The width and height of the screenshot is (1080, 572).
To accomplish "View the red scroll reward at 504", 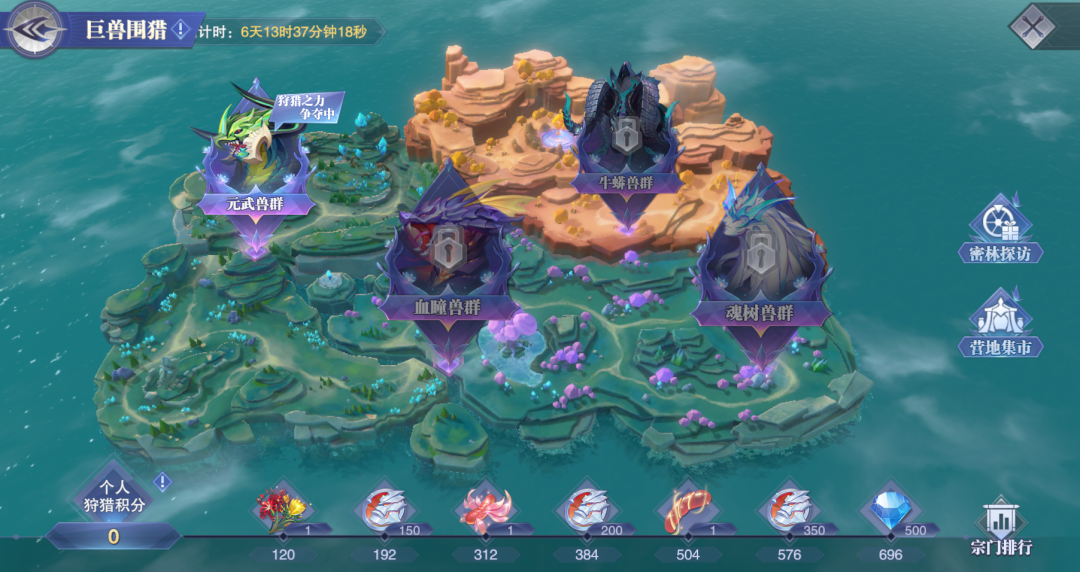I will click(686, 510).
